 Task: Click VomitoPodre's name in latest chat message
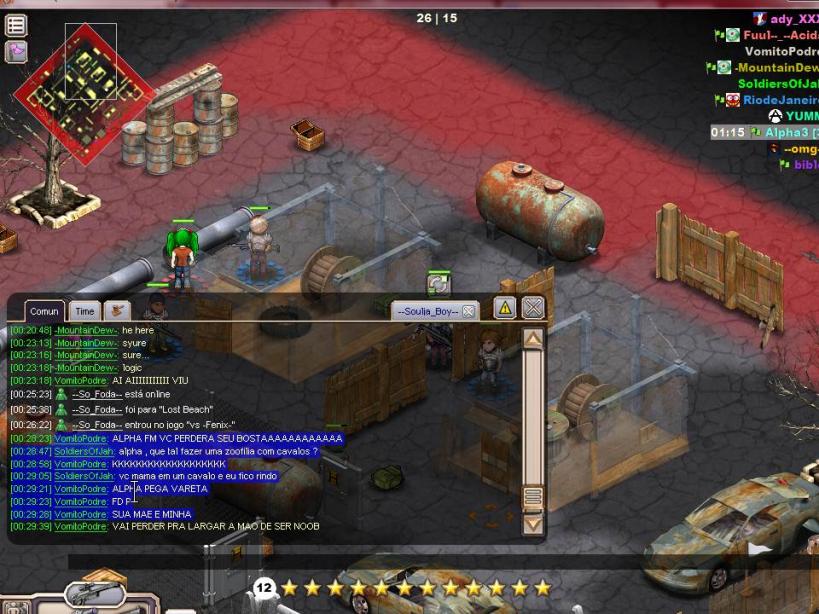coord(80,526)
